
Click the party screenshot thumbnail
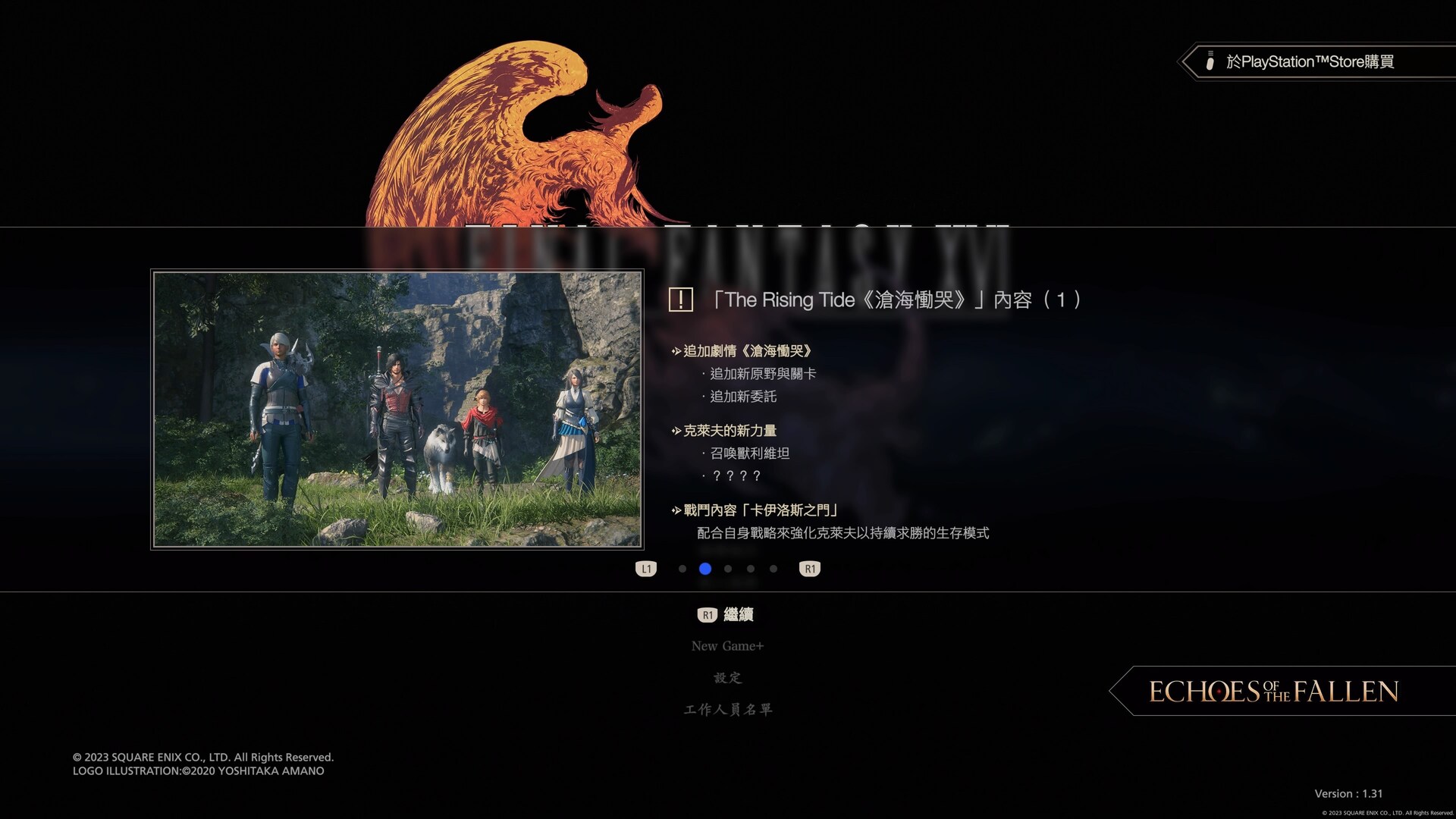397,411
